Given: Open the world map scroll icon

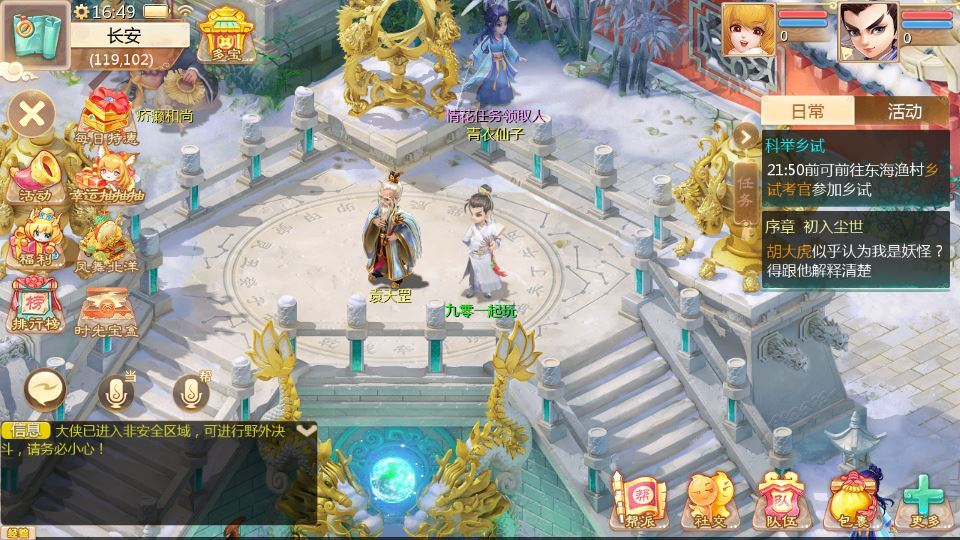Looking at the screenshot, I should pyautogui.click(x=34, y=34).
